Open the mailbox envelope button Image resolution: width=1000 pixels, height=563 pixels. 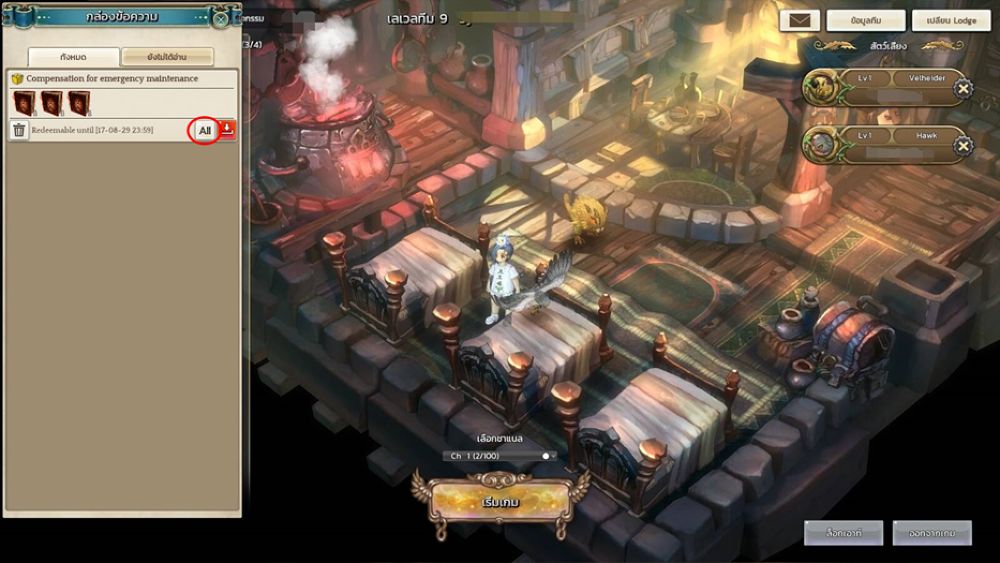point(799,20)
